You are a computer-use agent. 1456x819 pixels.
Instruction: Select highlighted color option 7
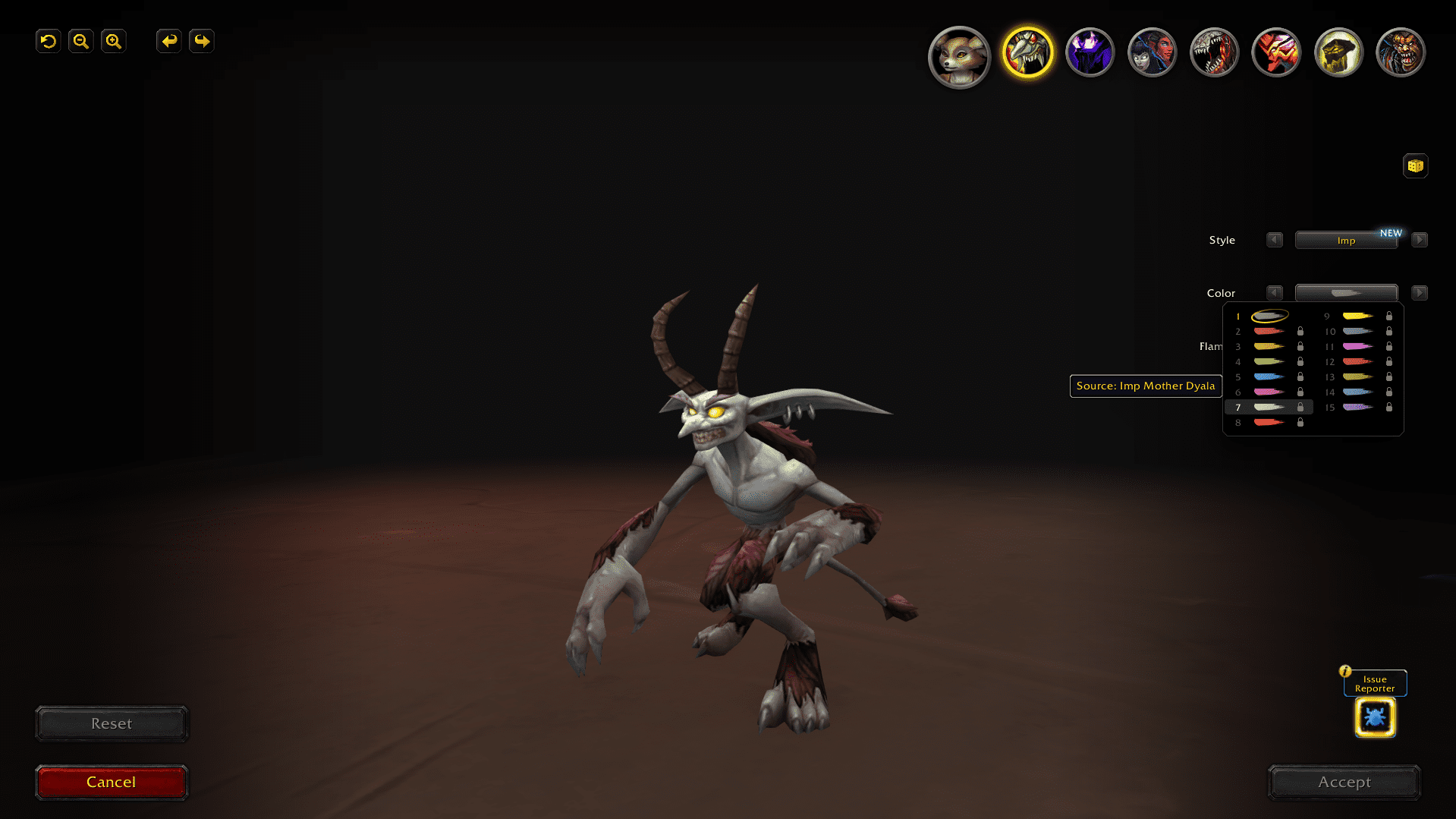(1269, 407)
